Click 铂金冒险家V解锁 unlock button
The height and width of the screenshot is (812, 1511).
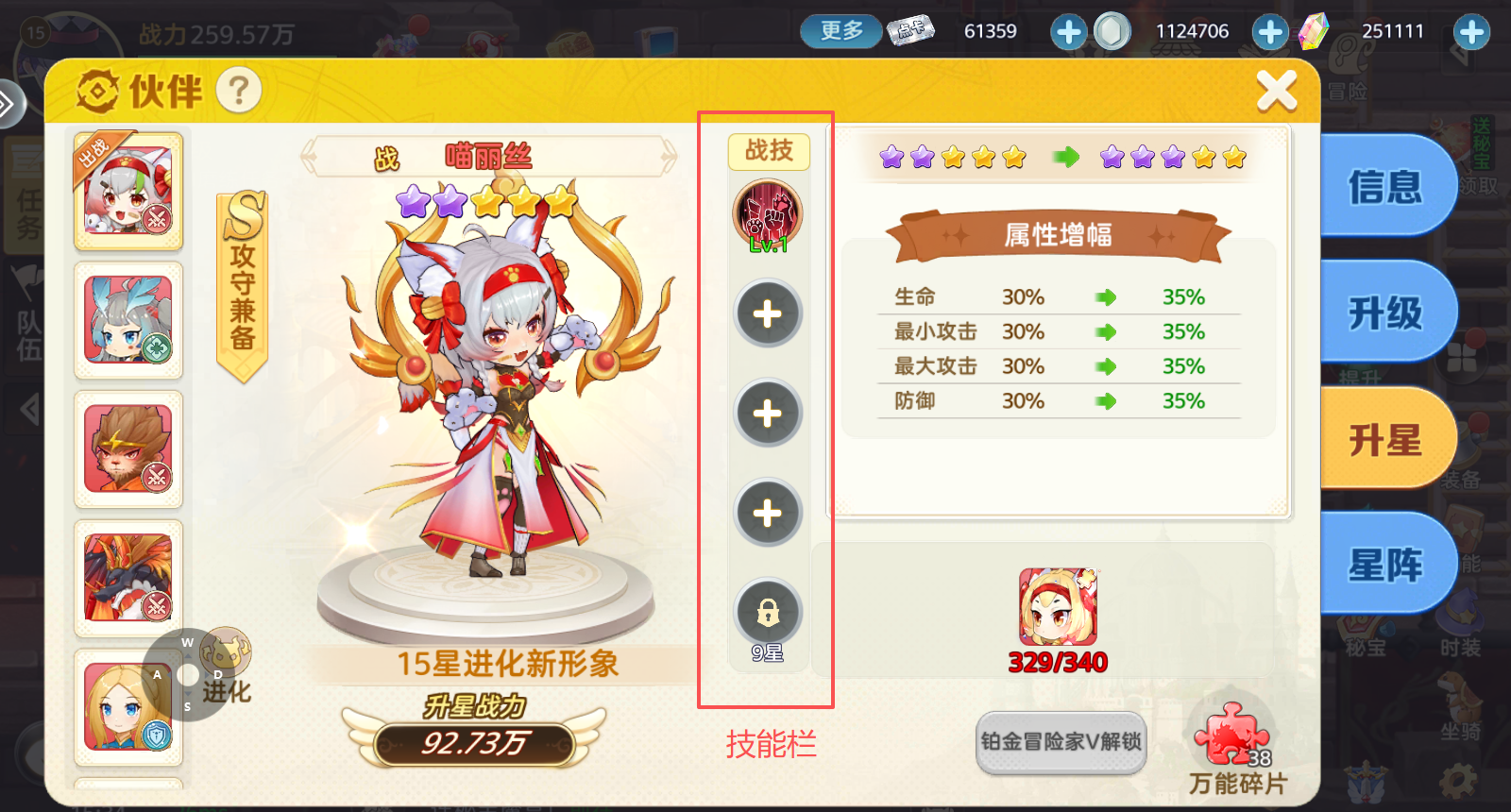(x=1061, y=743)
